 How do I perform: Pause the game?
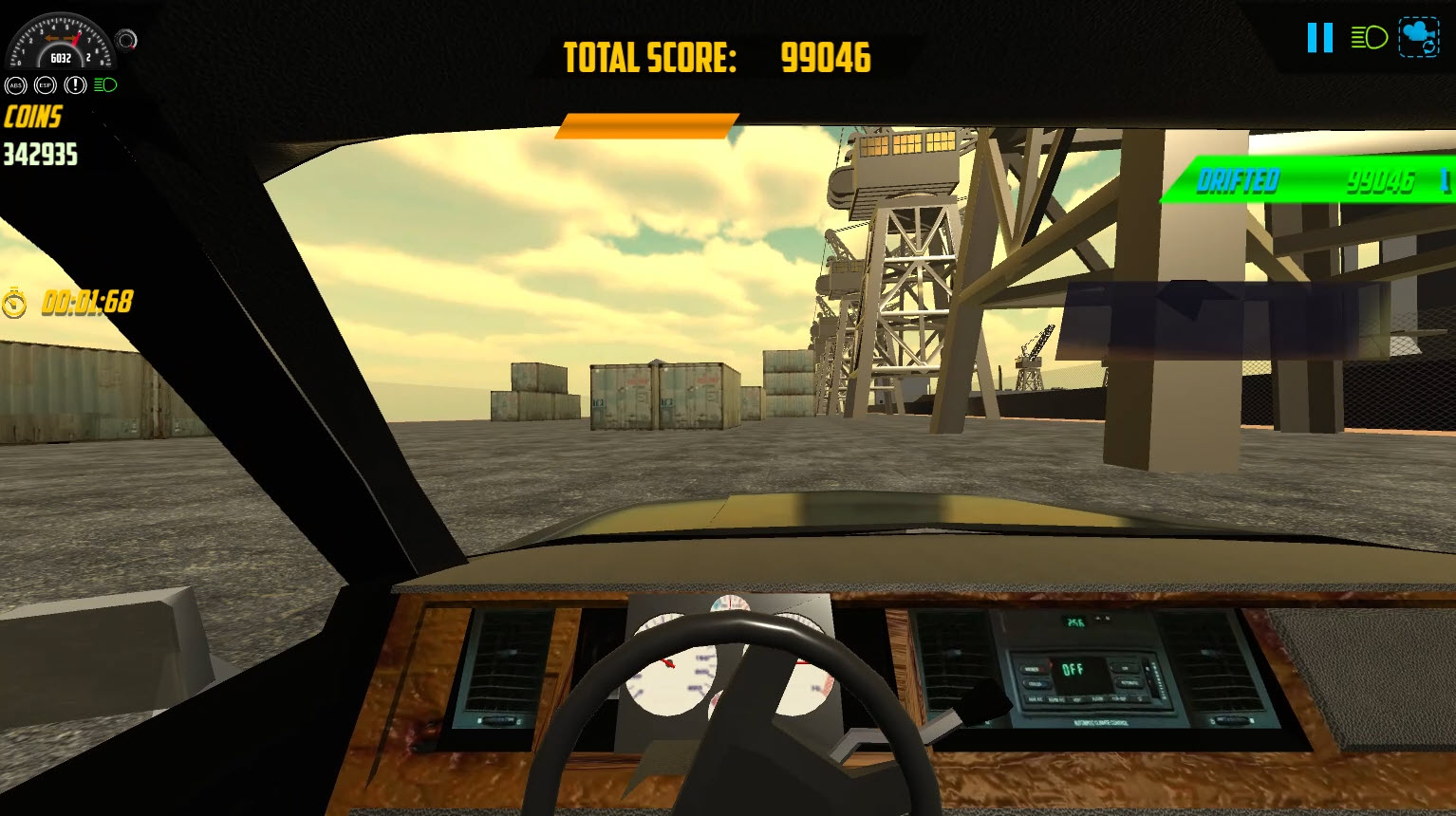1318,38
